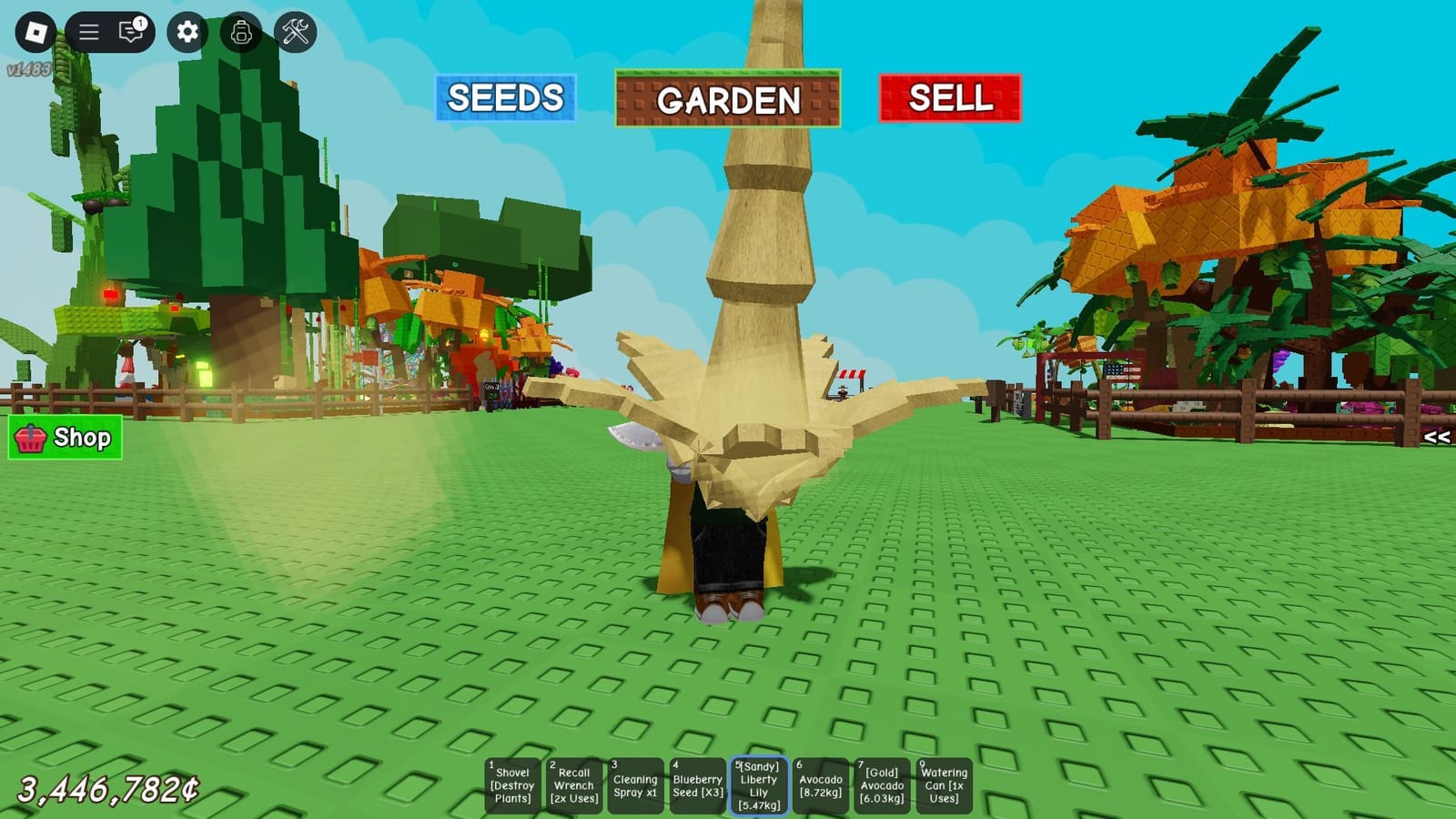This screenshot has height=819, width=1456.
Task: Click the shopping basket icon on Shop
Action: (x=32, y=439)
